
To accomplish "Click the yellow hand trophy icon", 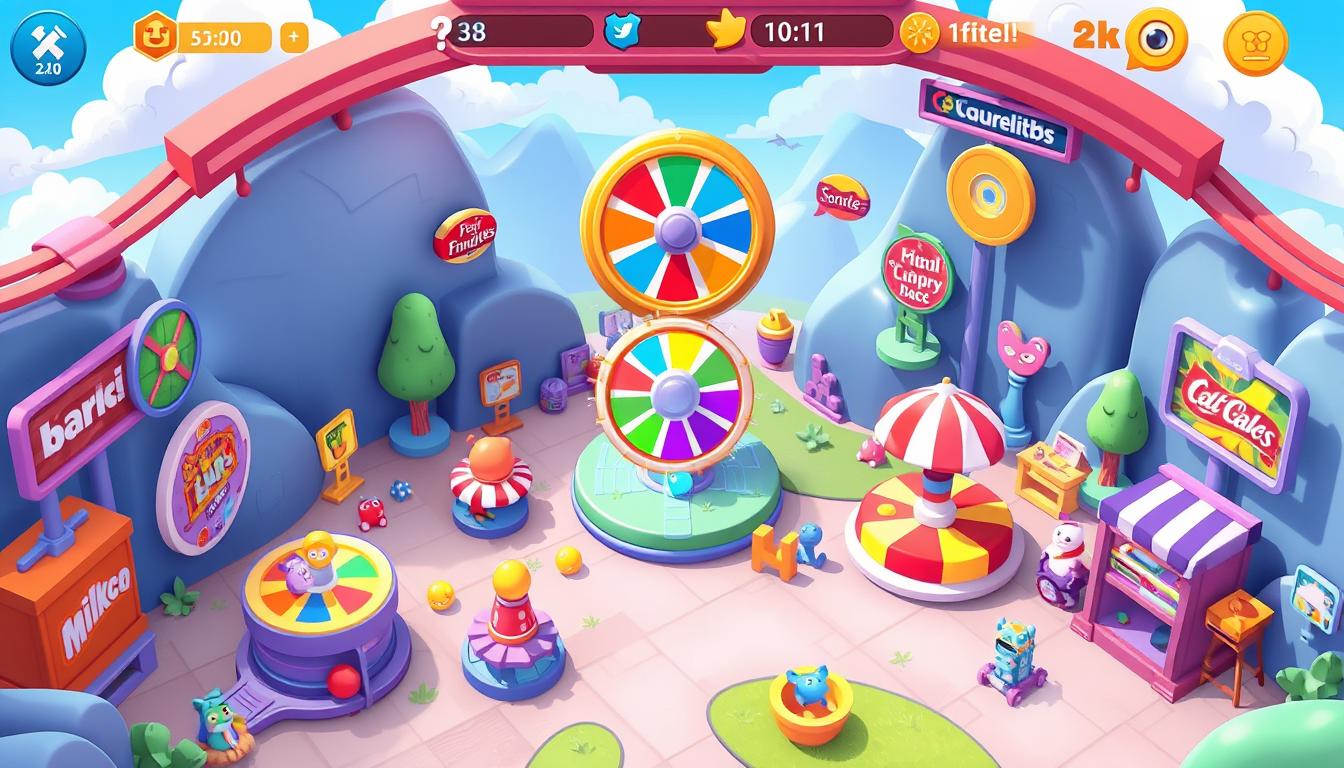I will point(724,31).
